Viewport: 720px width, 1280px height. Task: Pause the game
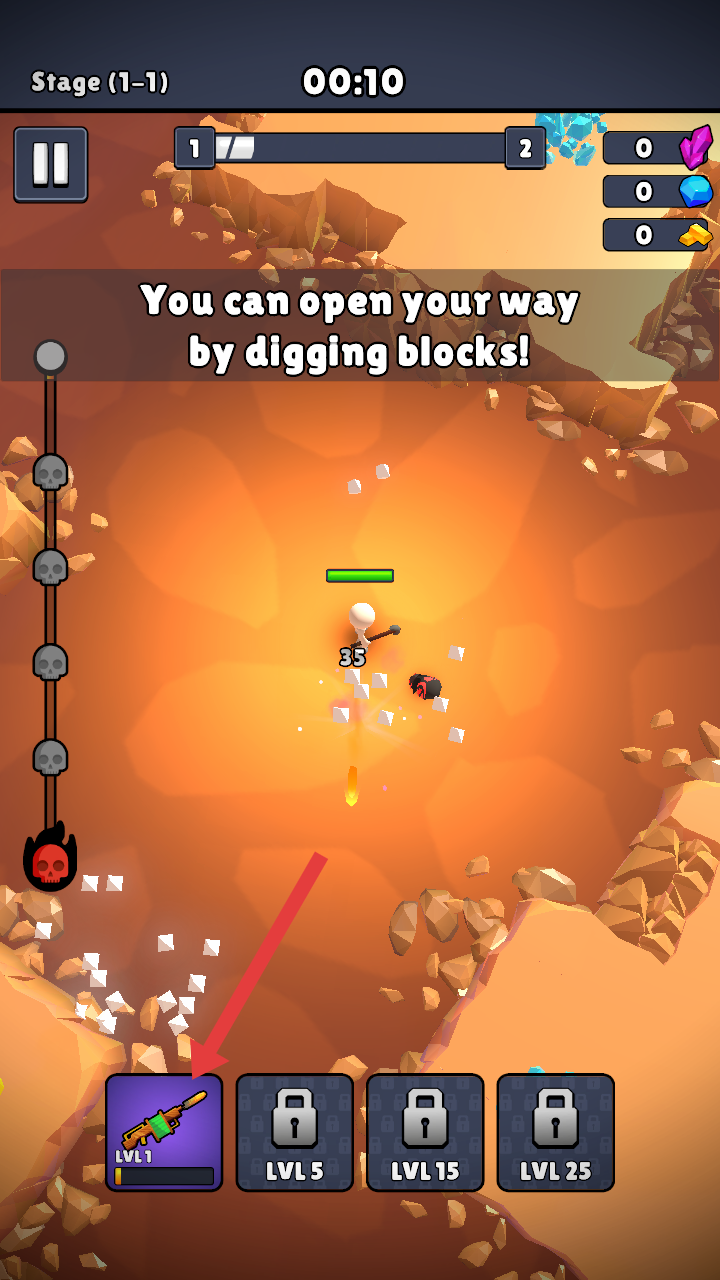point(50,164)
